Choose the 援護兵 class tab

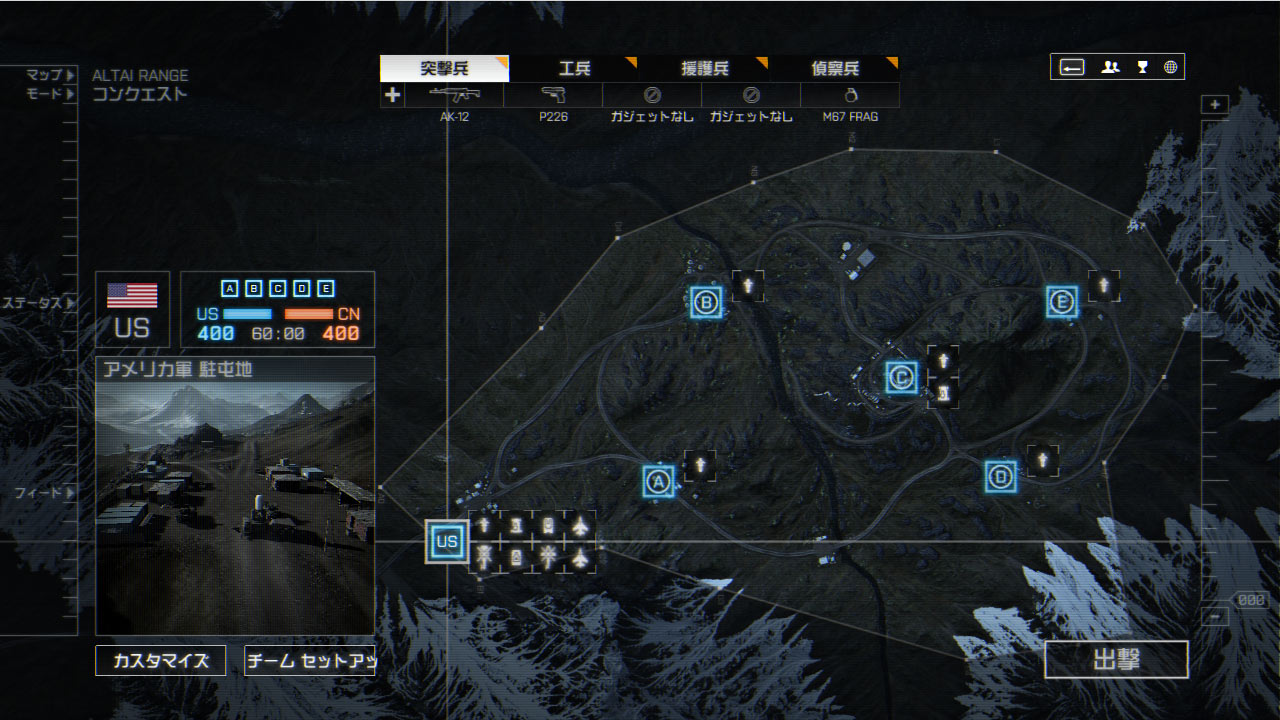[705, 69]
